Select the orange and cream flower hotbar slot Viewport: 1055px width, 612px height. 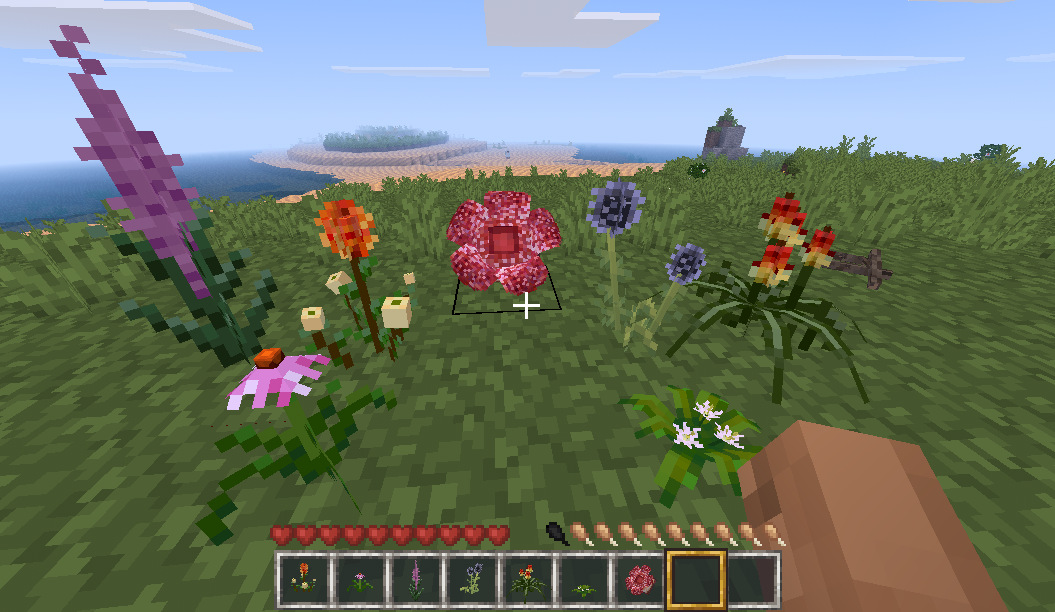pos(301,579)
